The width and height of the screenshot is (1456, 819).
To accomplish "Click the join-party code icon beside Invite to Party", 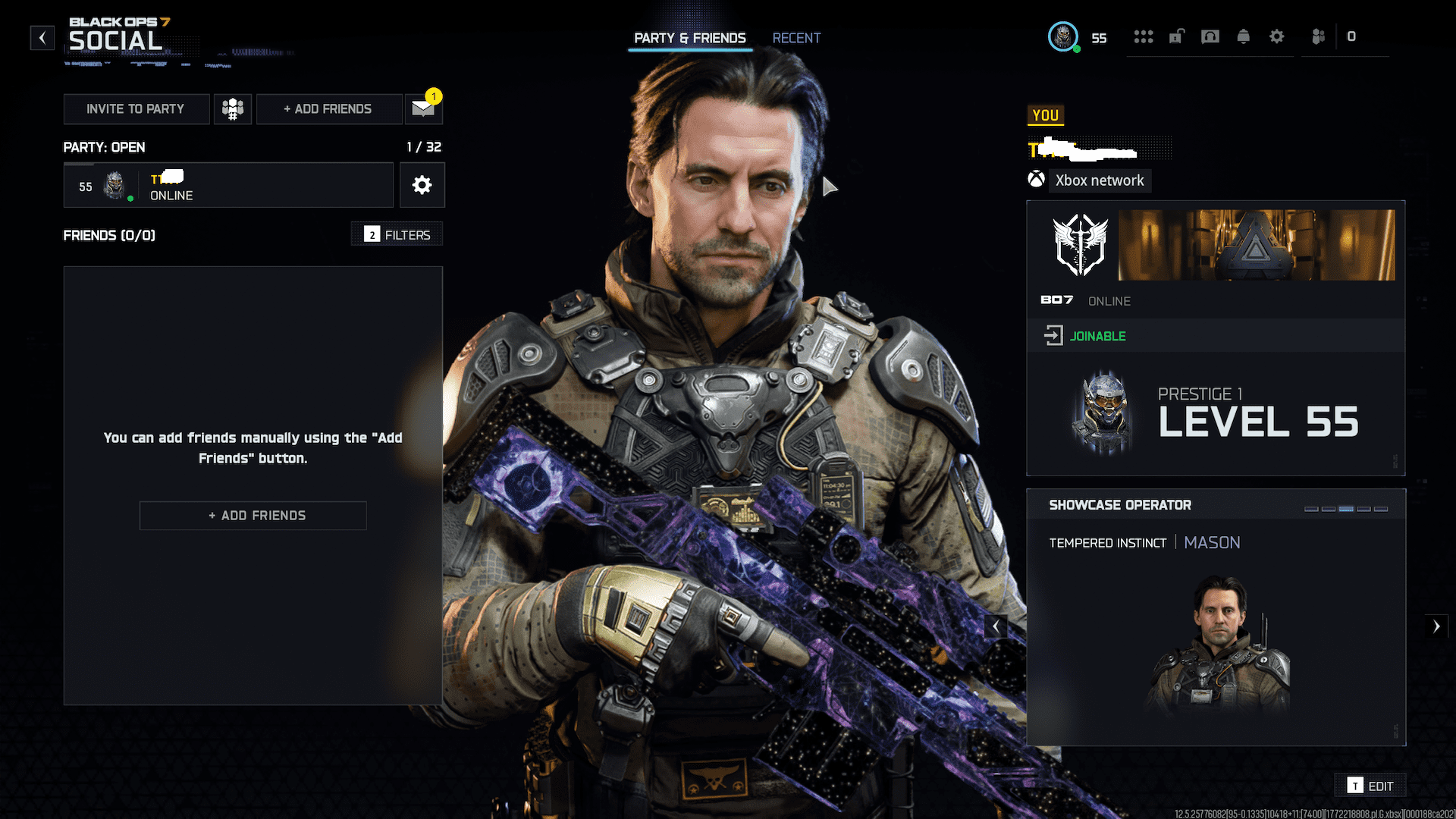I will tap(232, 109).
